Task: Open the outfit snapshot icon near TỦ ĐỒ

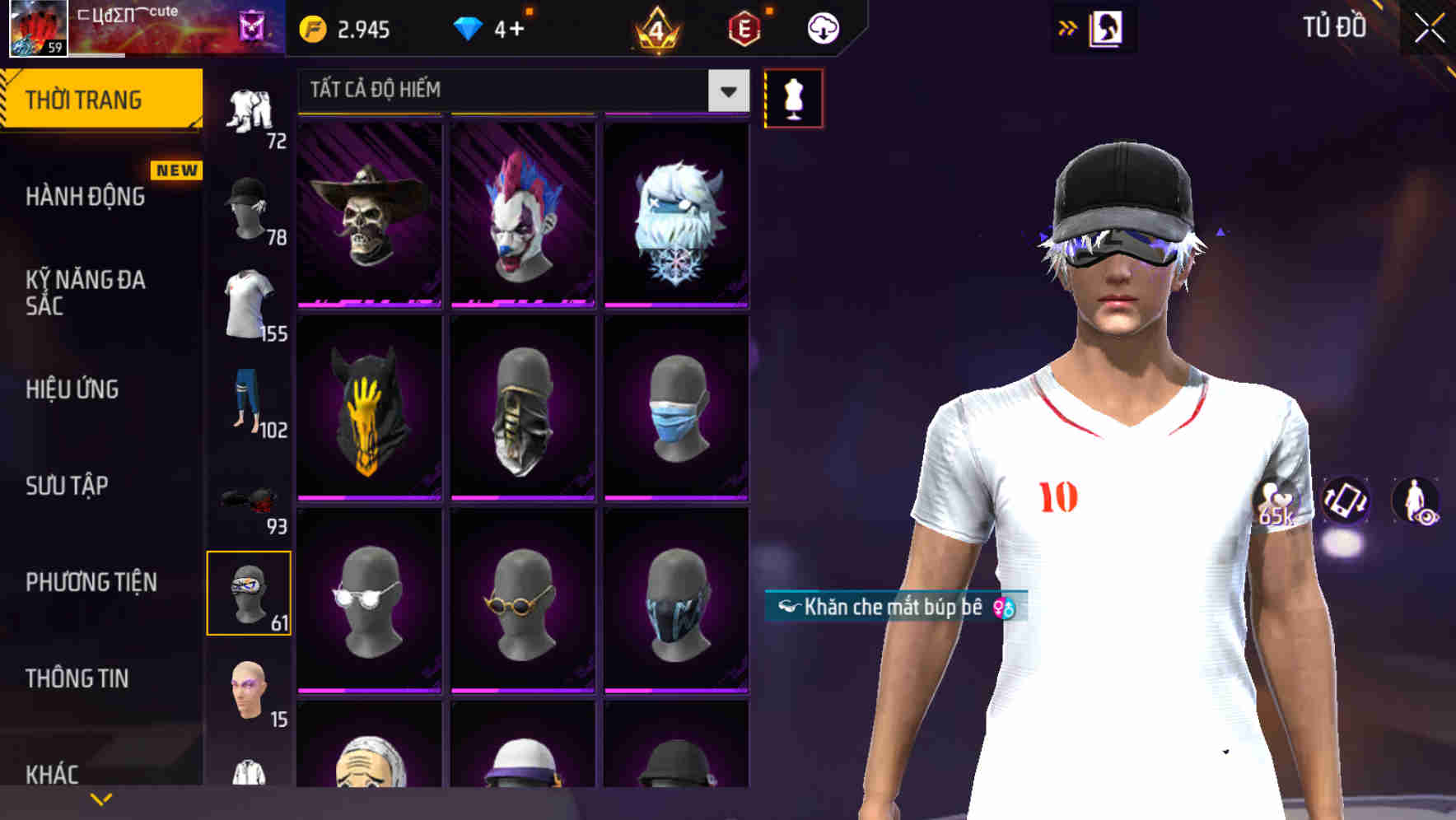Action: [1107, 26]
